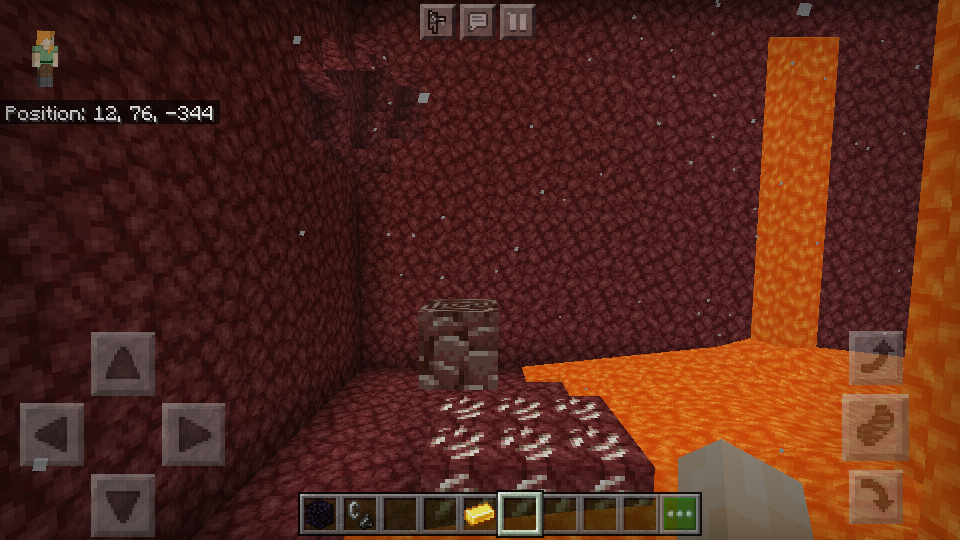Image resolution: width=960 pixels, height=540 pixels.
Task: Open inventory with the three-dots button
Action: [x=680, y=514]
